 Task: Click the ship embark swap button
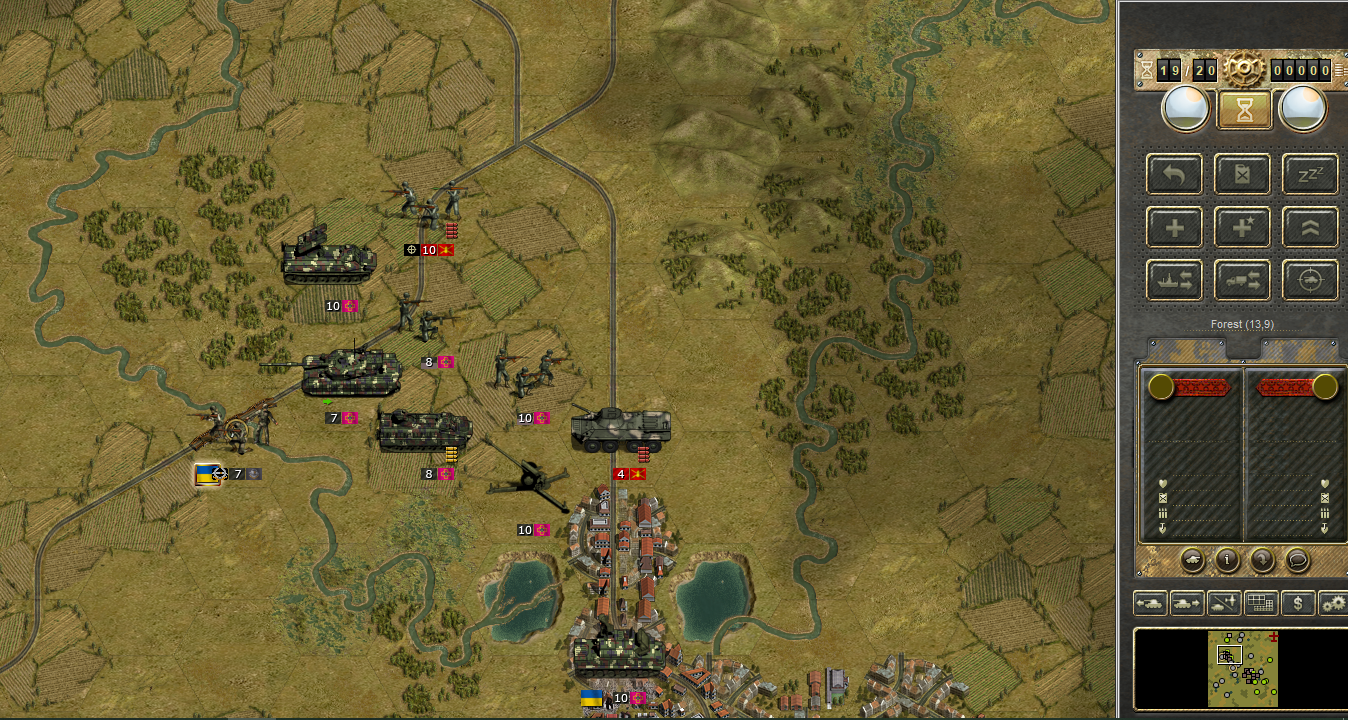click(x=1175, y=281)
